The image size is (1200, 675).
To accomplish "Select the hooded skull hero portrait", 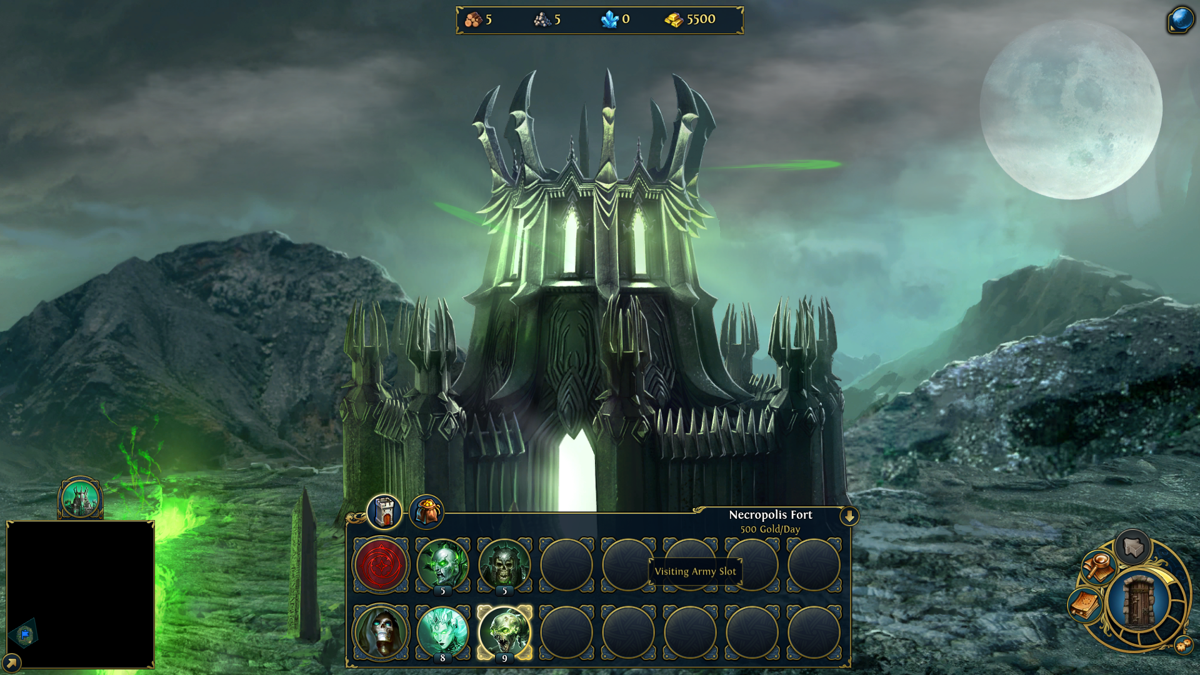I will 381,632.
